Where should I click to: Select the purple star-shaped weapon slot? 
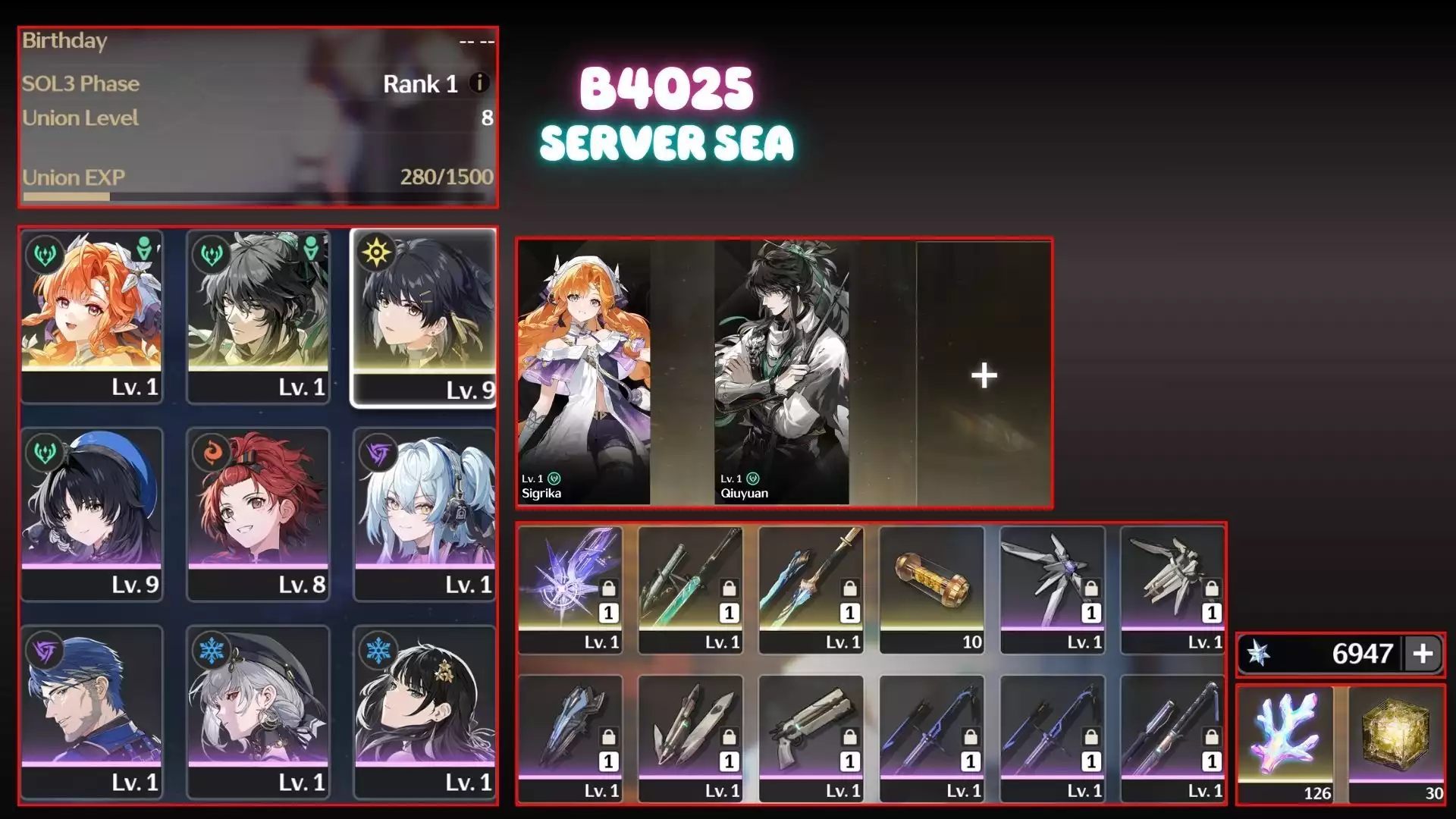pyautogui.click(x=570, y=589)
